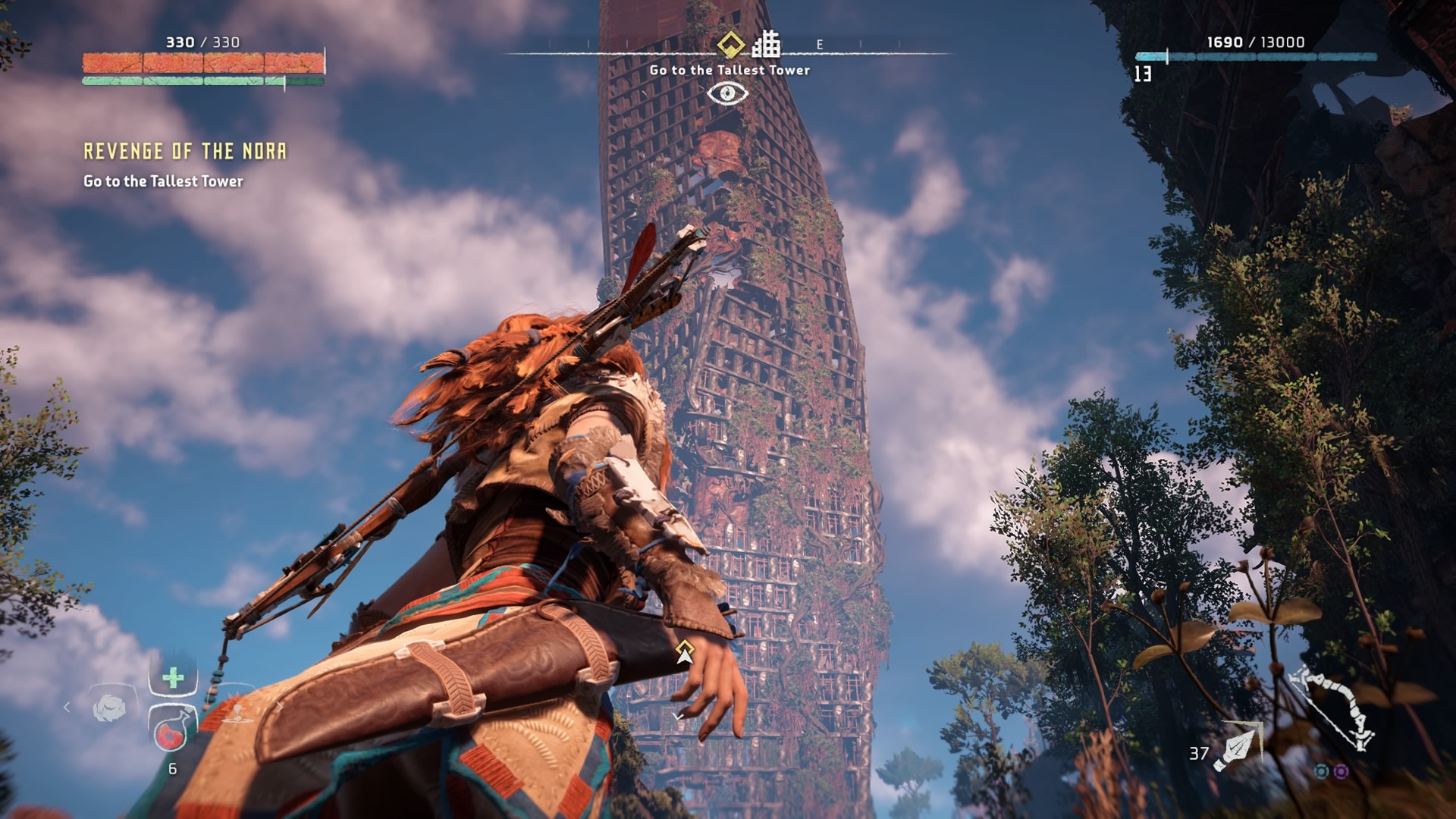Click the level 13 indicator

tap(1143, 74)
